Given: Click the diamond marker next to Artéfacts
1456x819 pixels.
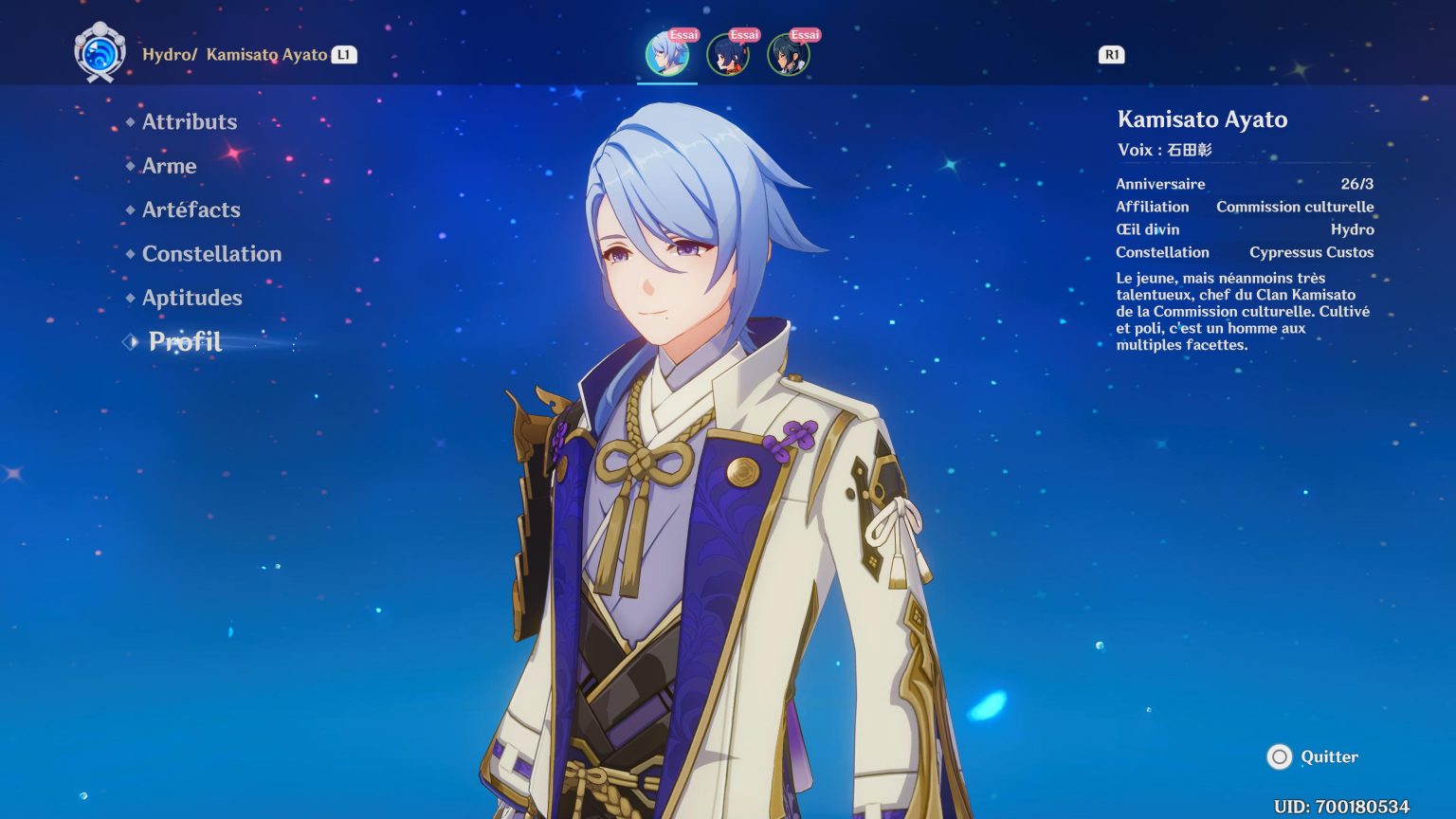Looking at the screenshot, I should click(130, 209).
